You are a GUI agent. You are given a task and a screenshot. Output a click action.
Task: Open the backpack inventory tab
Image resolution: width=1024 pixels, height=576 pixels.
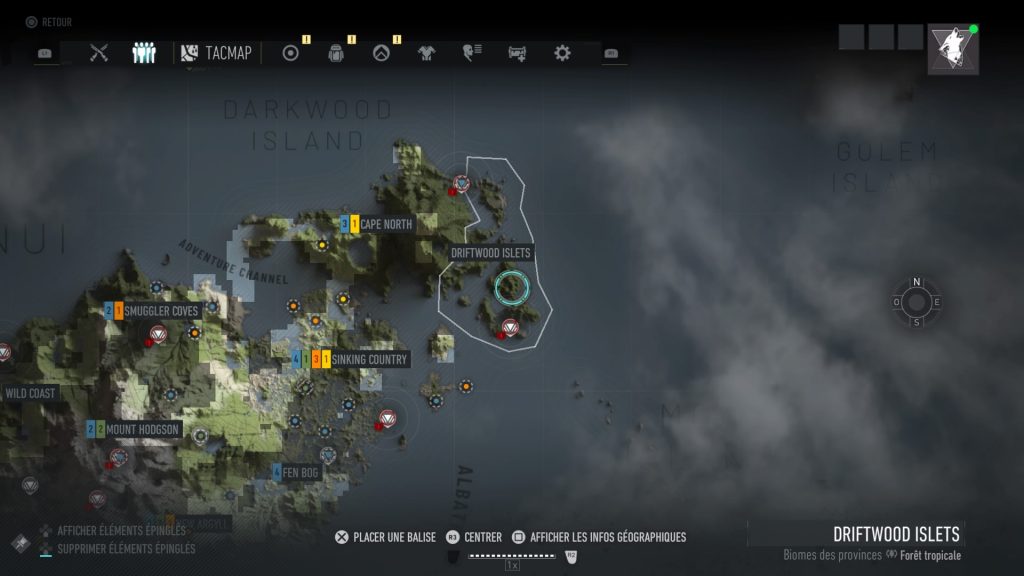336,53
